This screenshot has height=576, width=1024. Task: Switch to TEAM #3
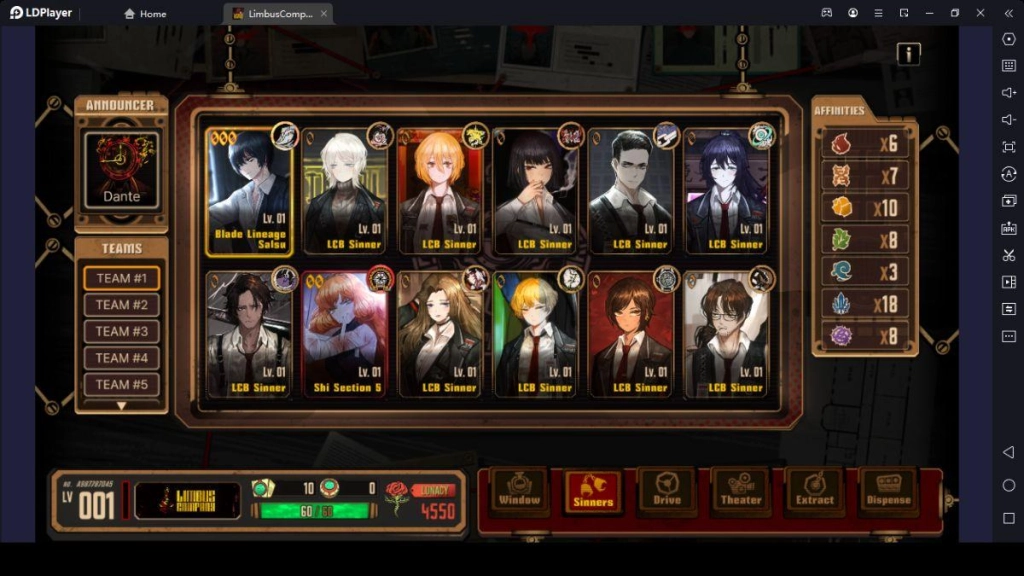[121, 331]
